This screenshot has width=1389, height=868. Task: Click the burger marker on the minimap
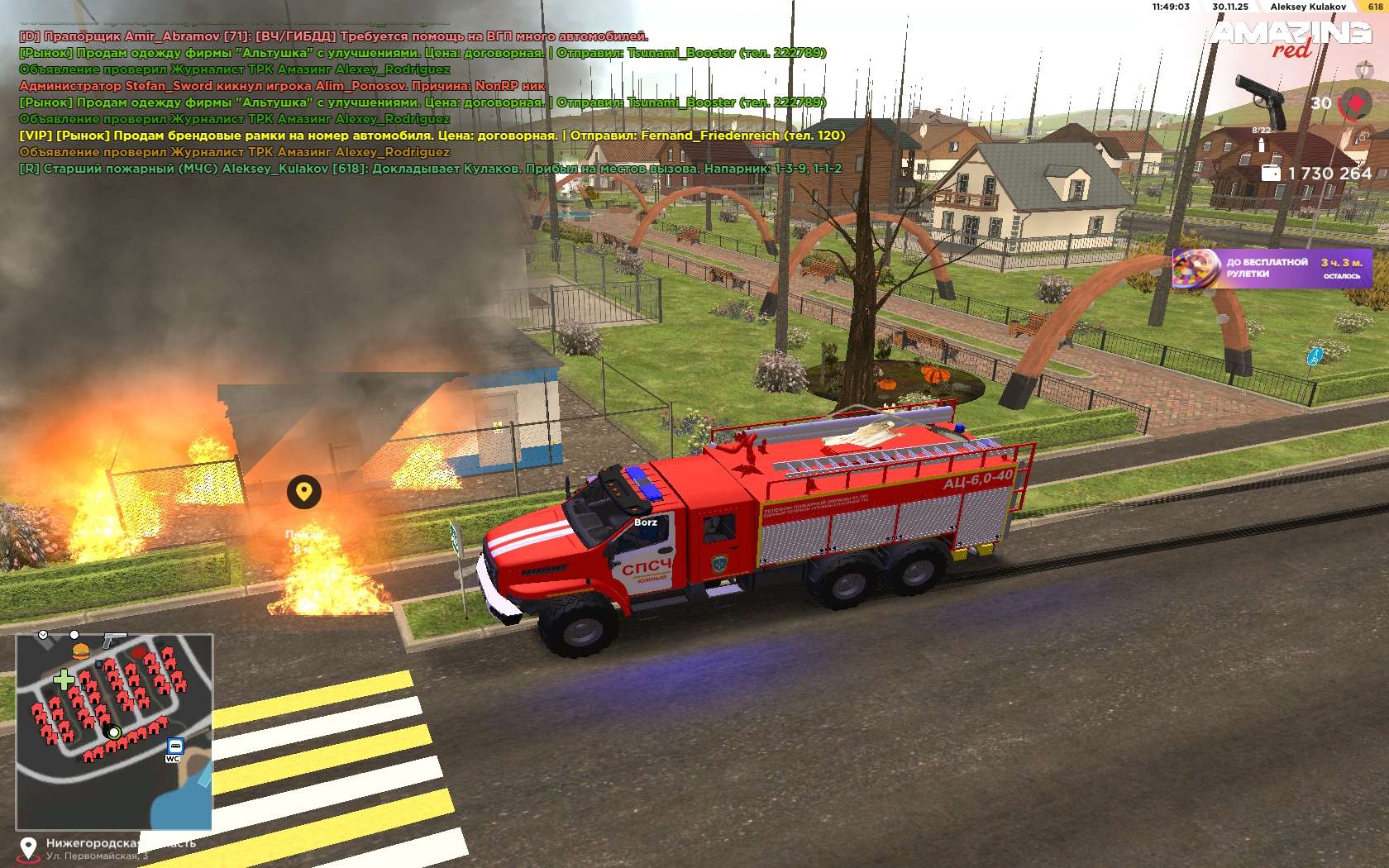80,649
